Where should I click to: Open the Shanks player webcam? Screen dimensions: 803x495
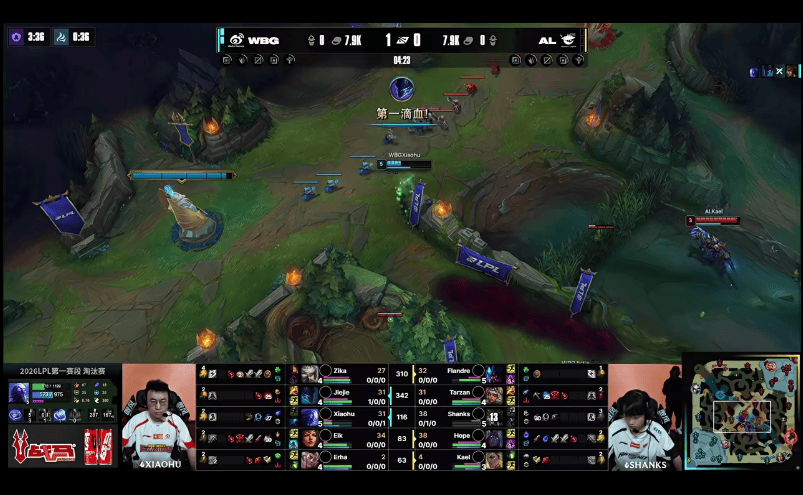645,415
